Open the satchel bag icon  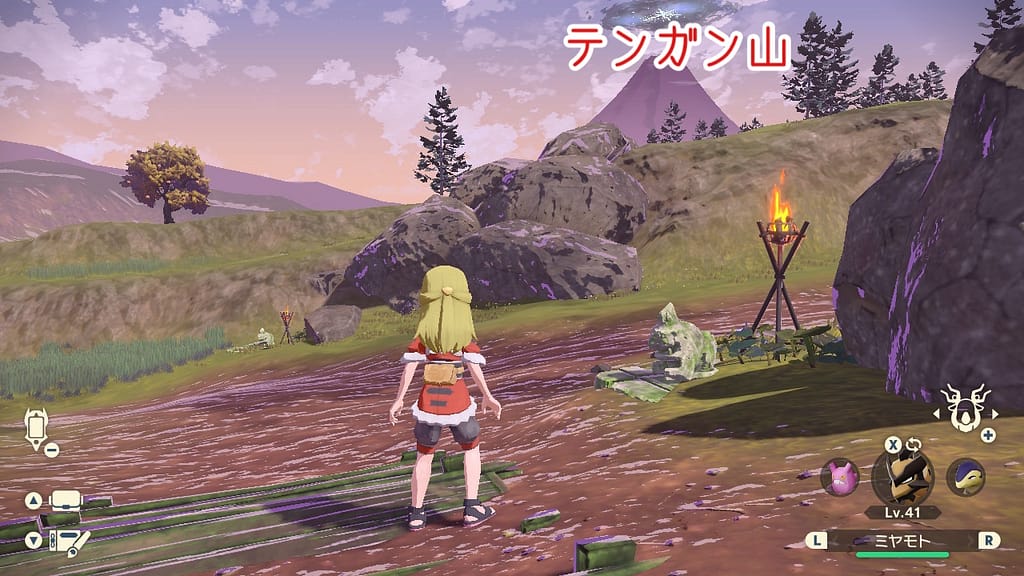click(x=66, y=500)
